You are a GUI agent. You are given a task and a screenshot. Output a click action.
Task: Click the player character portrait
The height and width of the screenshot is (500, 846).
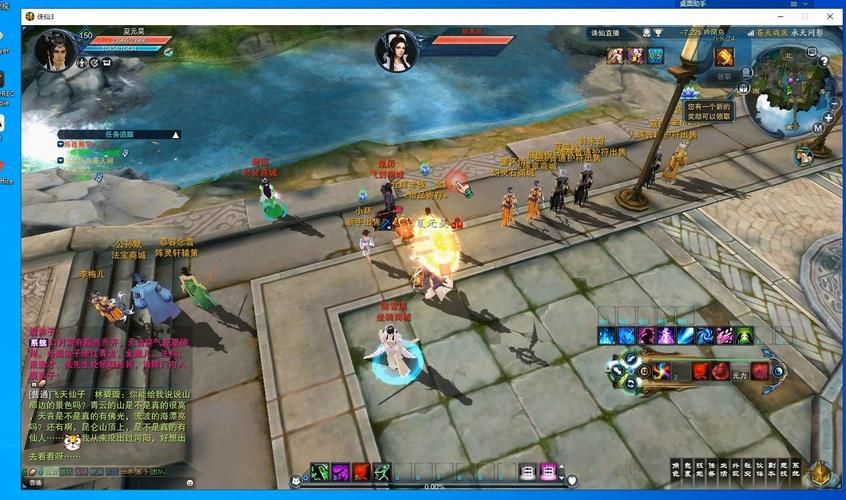point(55,50)
